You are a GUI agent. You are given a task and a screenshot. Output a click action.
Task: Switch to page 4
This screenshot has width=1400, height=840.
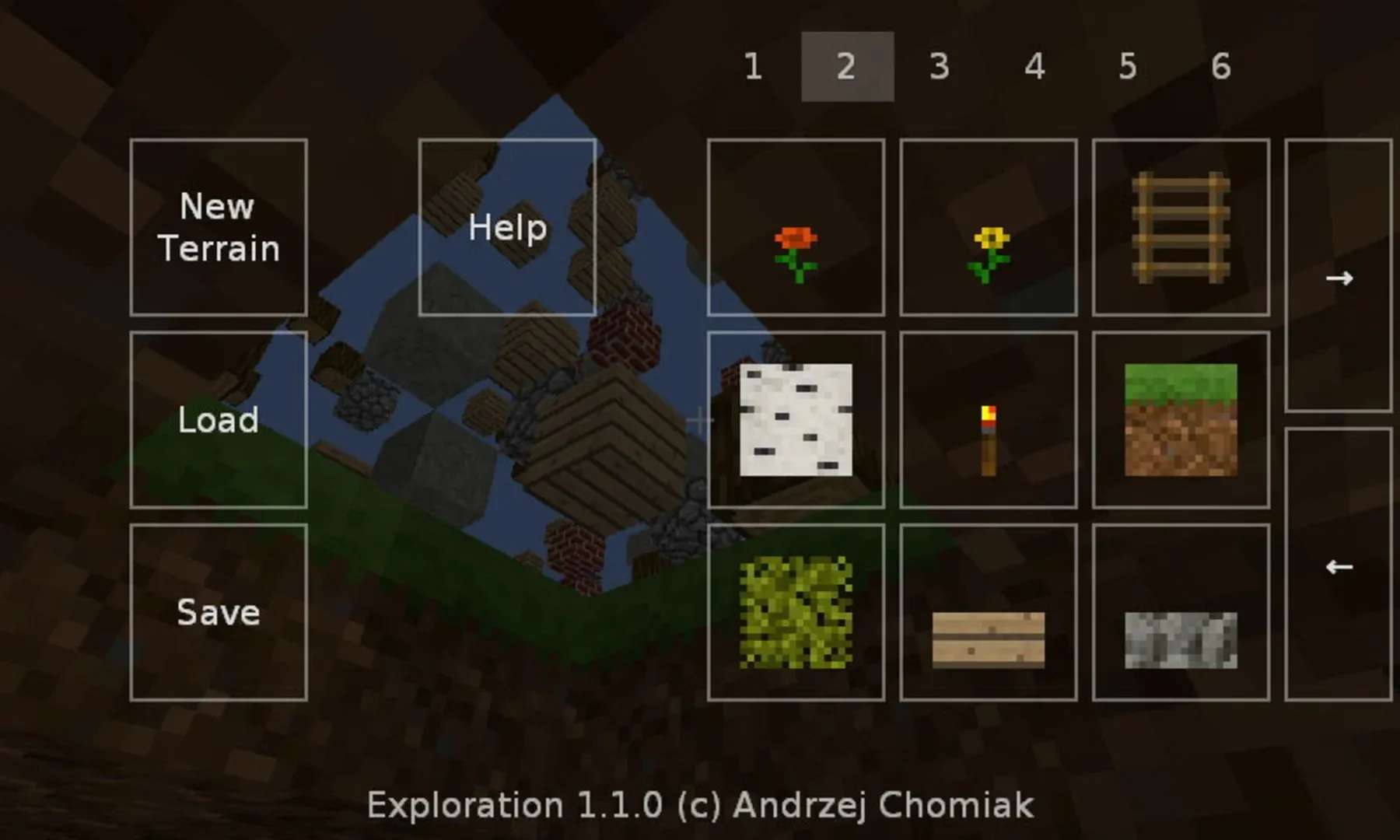(x=1034, y=67)
